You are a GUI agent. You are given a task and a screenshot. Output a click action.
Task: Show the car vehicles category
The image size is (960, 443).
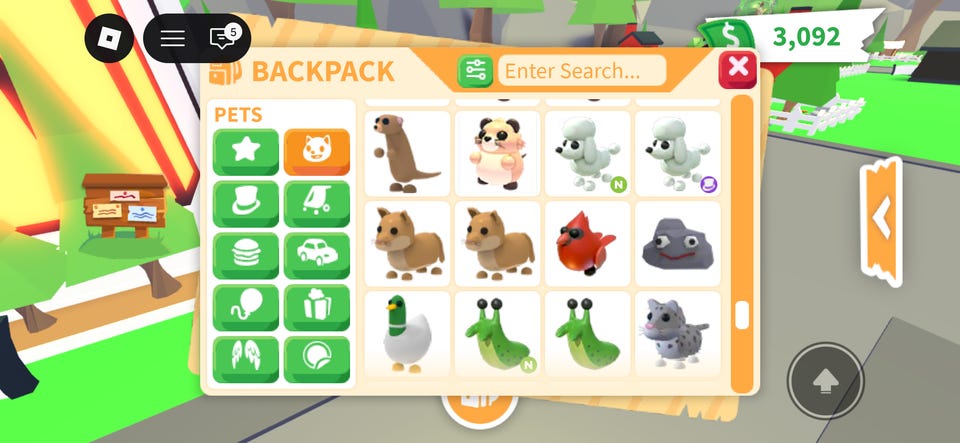tap(317, 256)
